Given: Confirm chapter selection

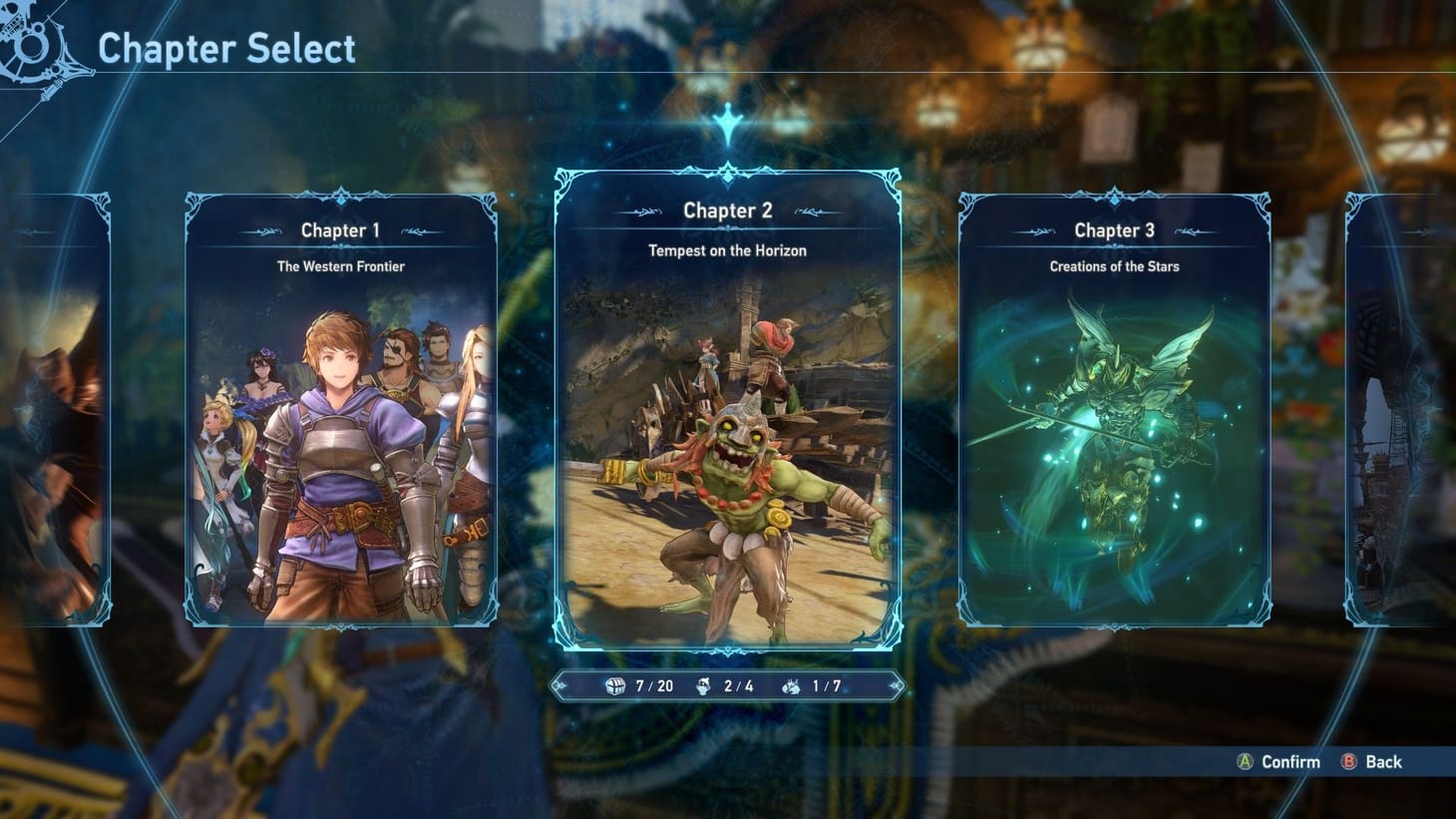Looking at the screenshot, I should point(1279,762).
